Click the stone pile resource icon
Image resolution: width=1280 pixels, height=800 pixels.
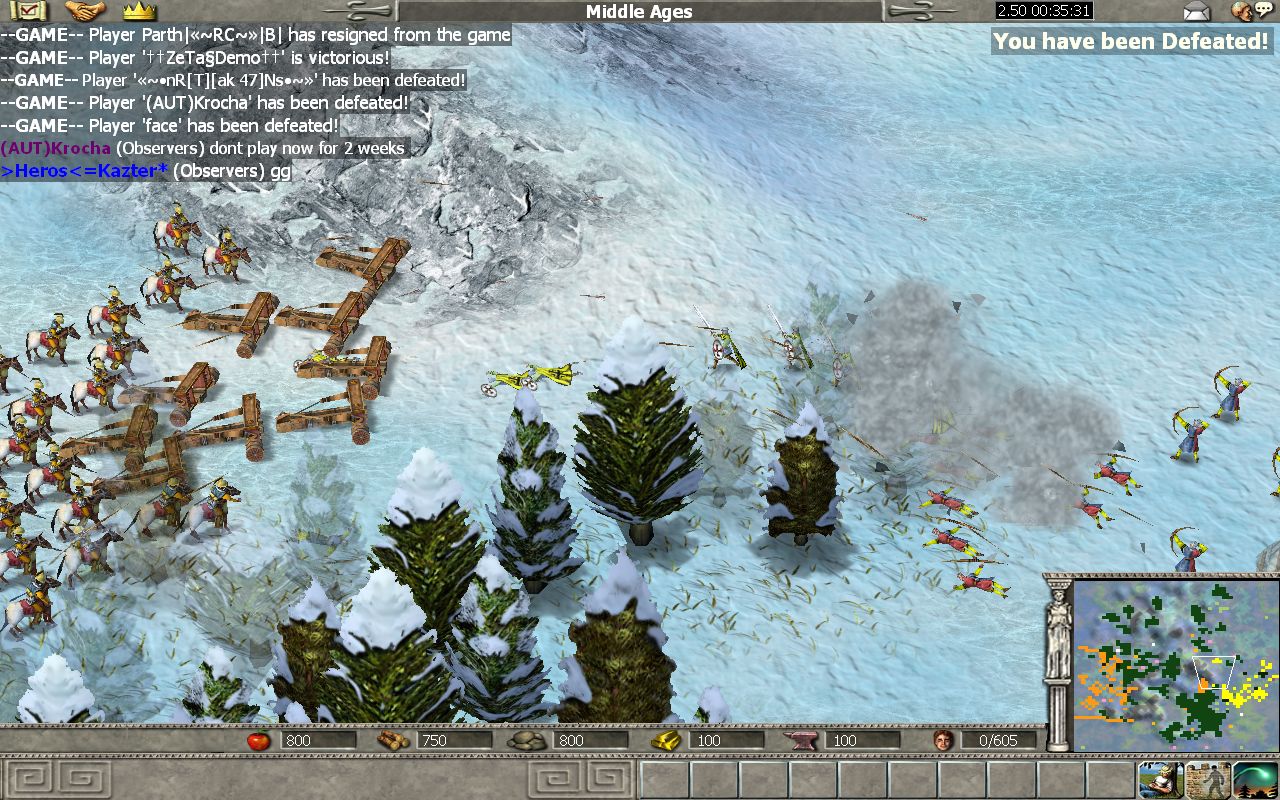click(x=525, y=740)
